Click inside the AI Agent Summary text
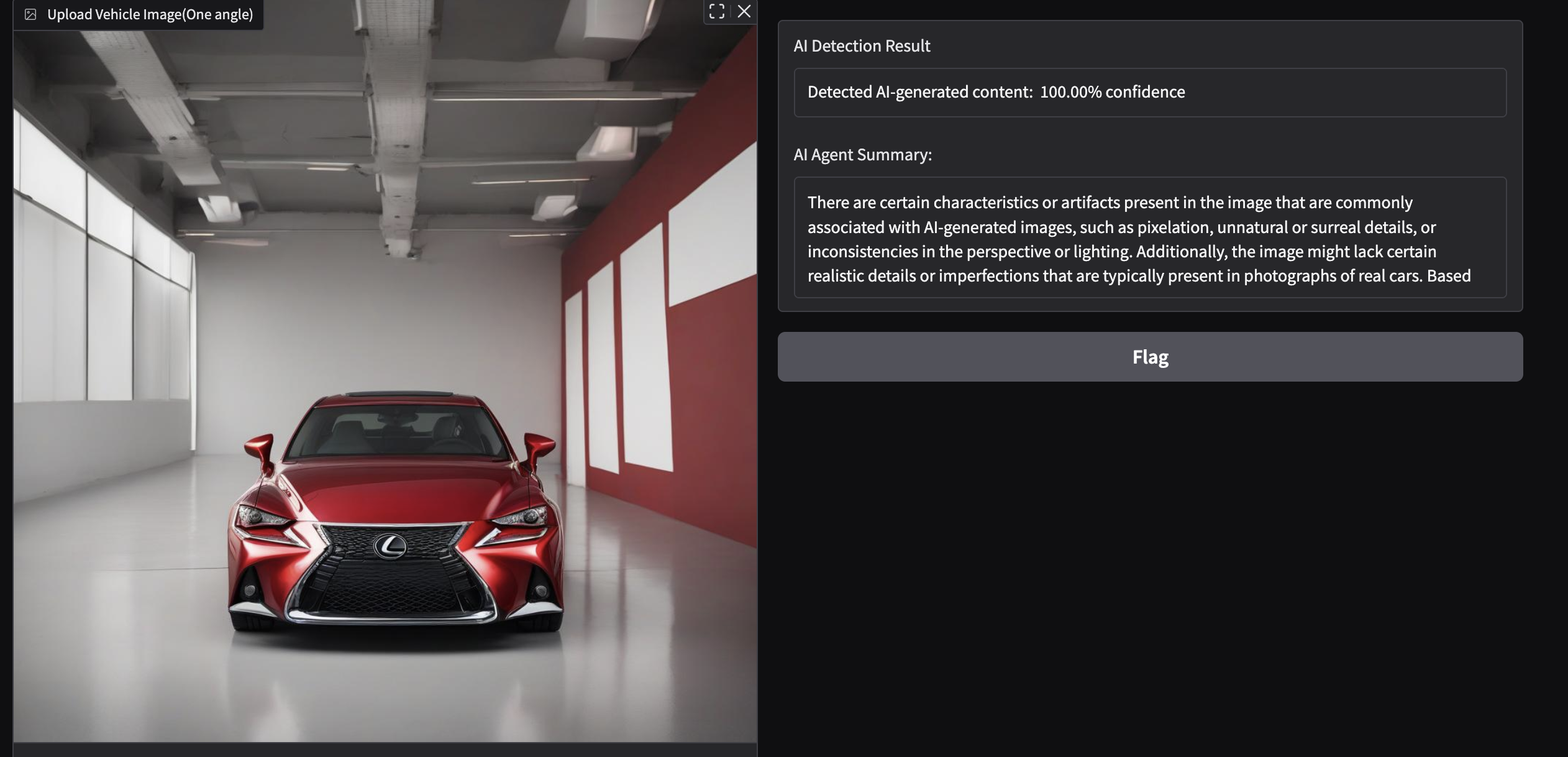 coord(1149,239)
